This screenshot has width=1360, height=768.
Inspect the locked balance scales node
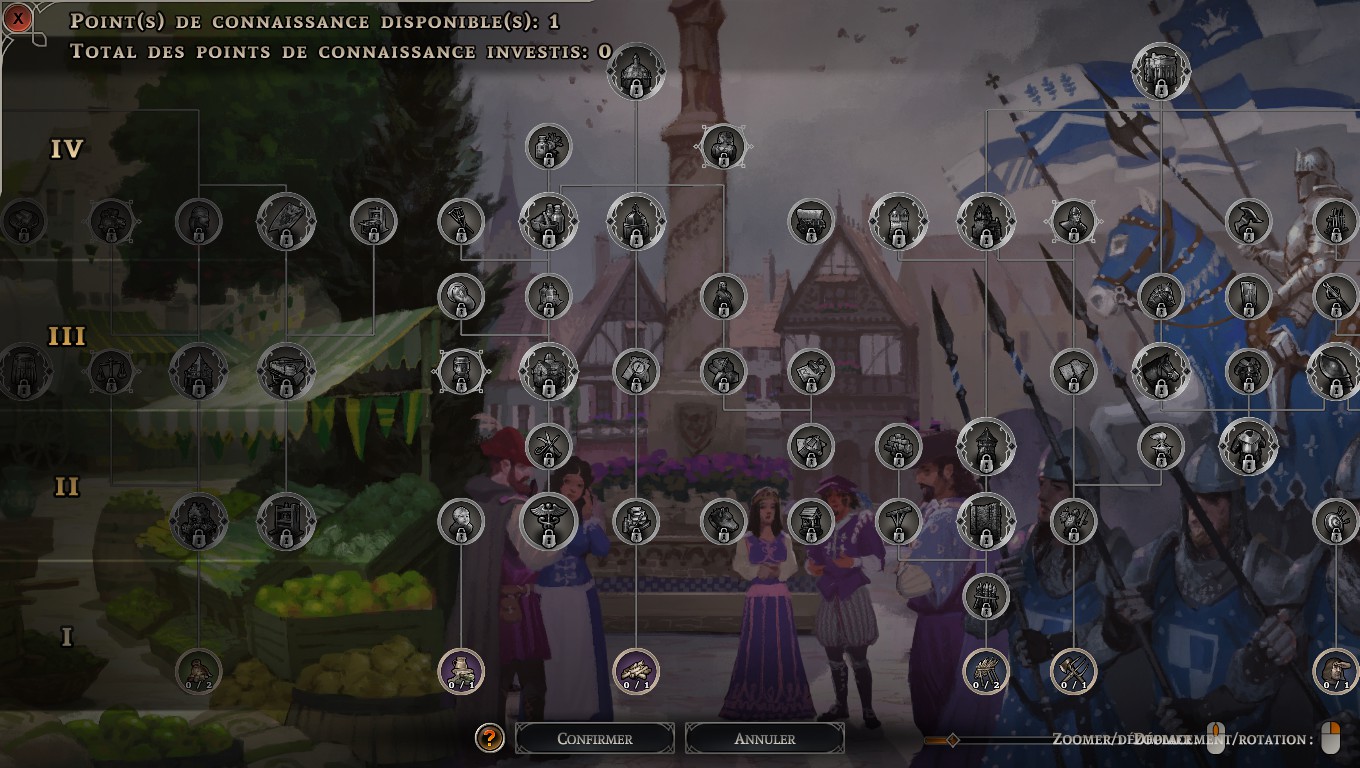click(x=112, y=372)
